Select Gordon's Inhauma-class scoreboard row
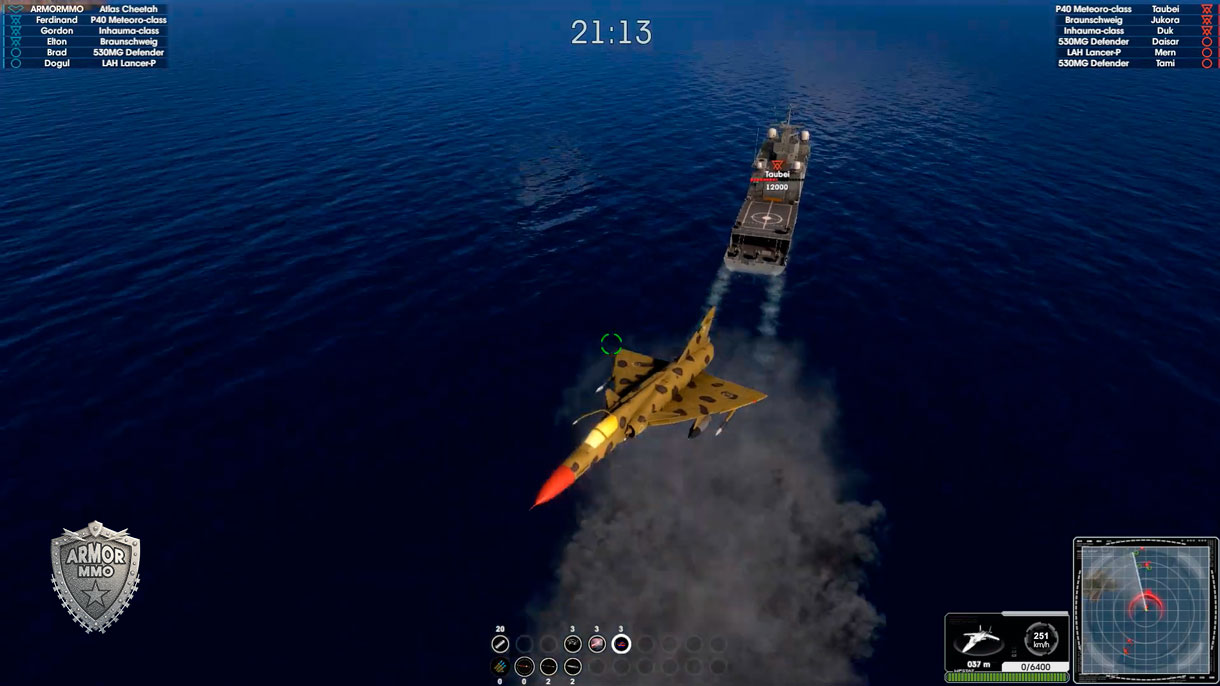Image resolution: width=1220 pixels, height=686 pixels. tap(93, 31)
